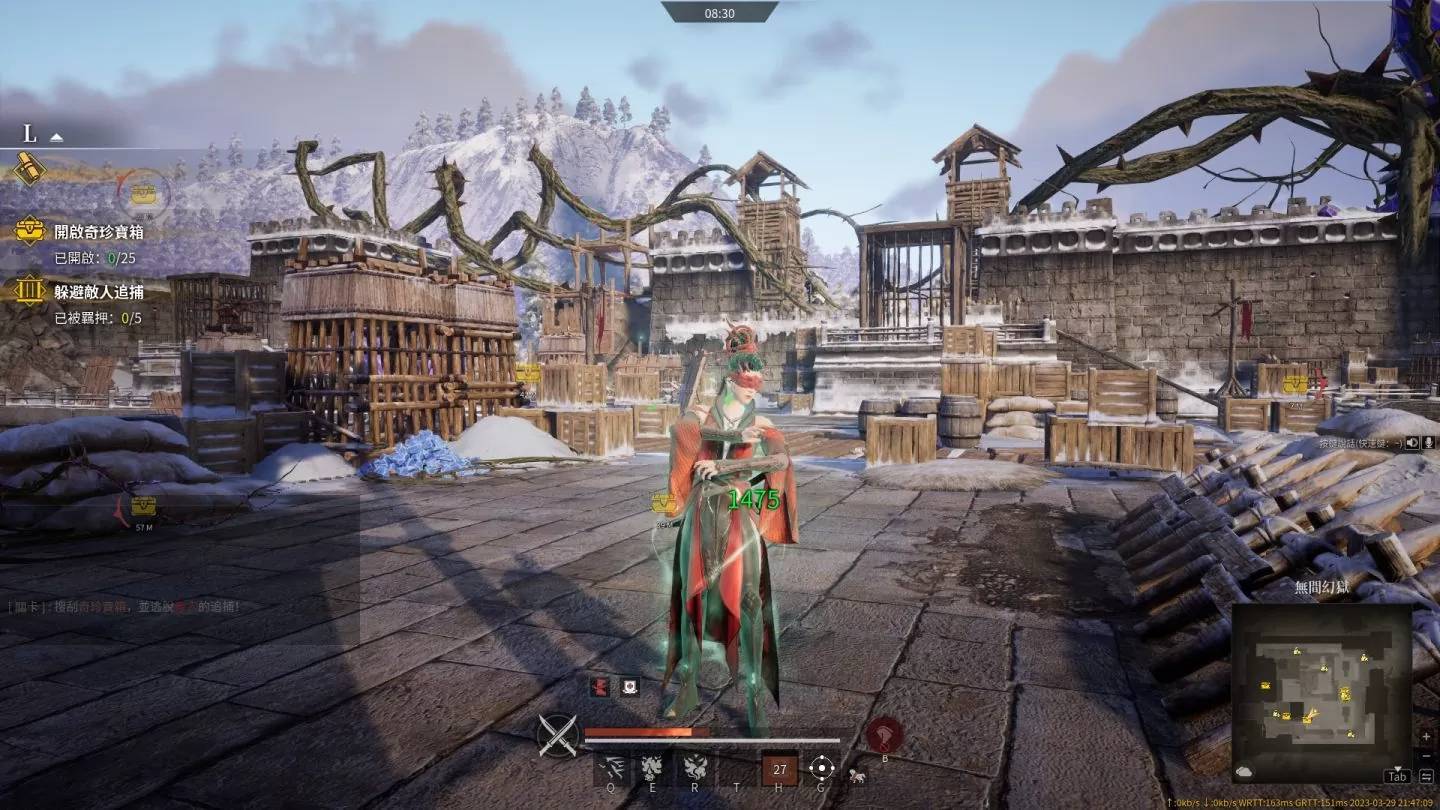
Task: Zoom out the minimap with minus
Action: coord(1426,754)
